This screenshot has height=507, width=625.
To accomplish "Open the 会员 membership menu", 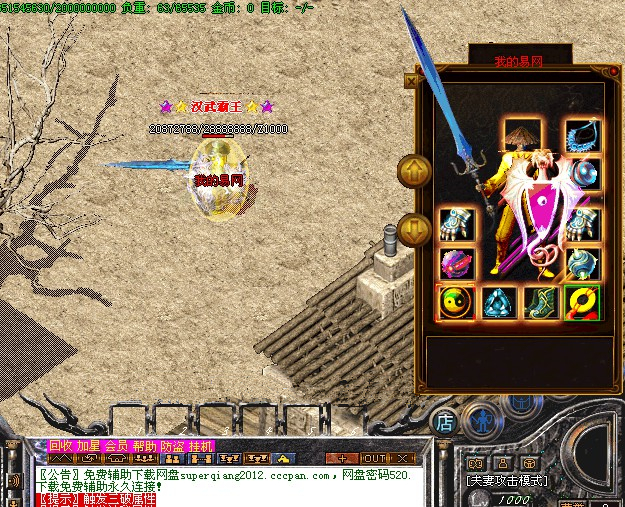I will (x=117, y=446).
